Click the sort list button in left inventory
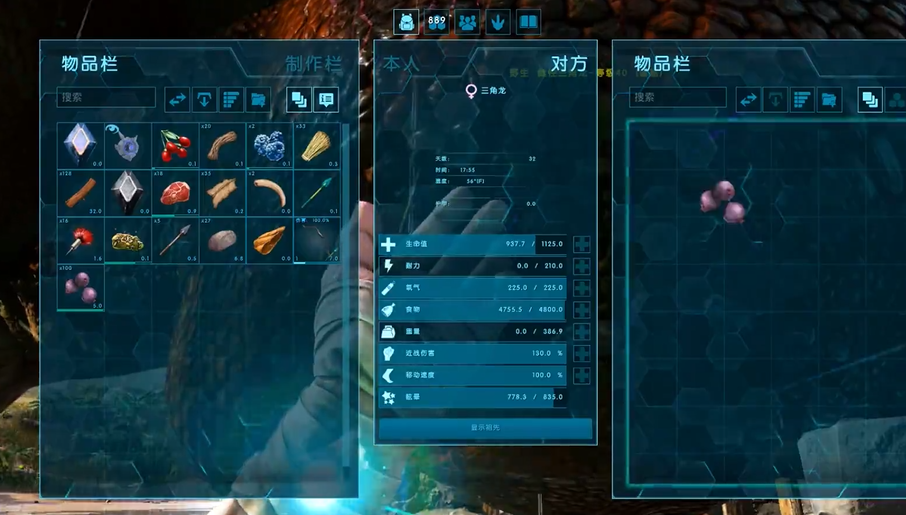Screen dimensions: 906x515 [x=231, y=99]
